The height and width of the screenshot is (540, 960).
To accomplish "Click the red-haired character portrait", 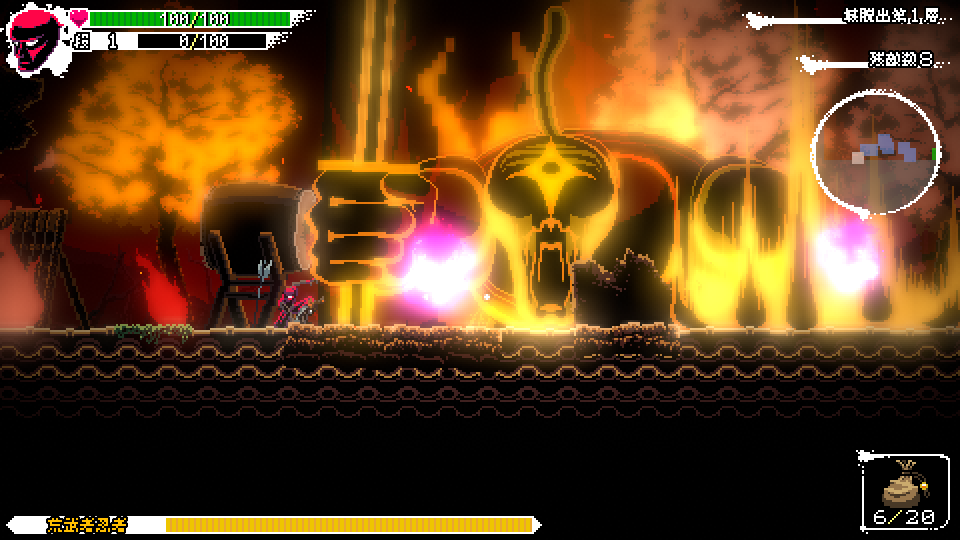I will [34, 36].
